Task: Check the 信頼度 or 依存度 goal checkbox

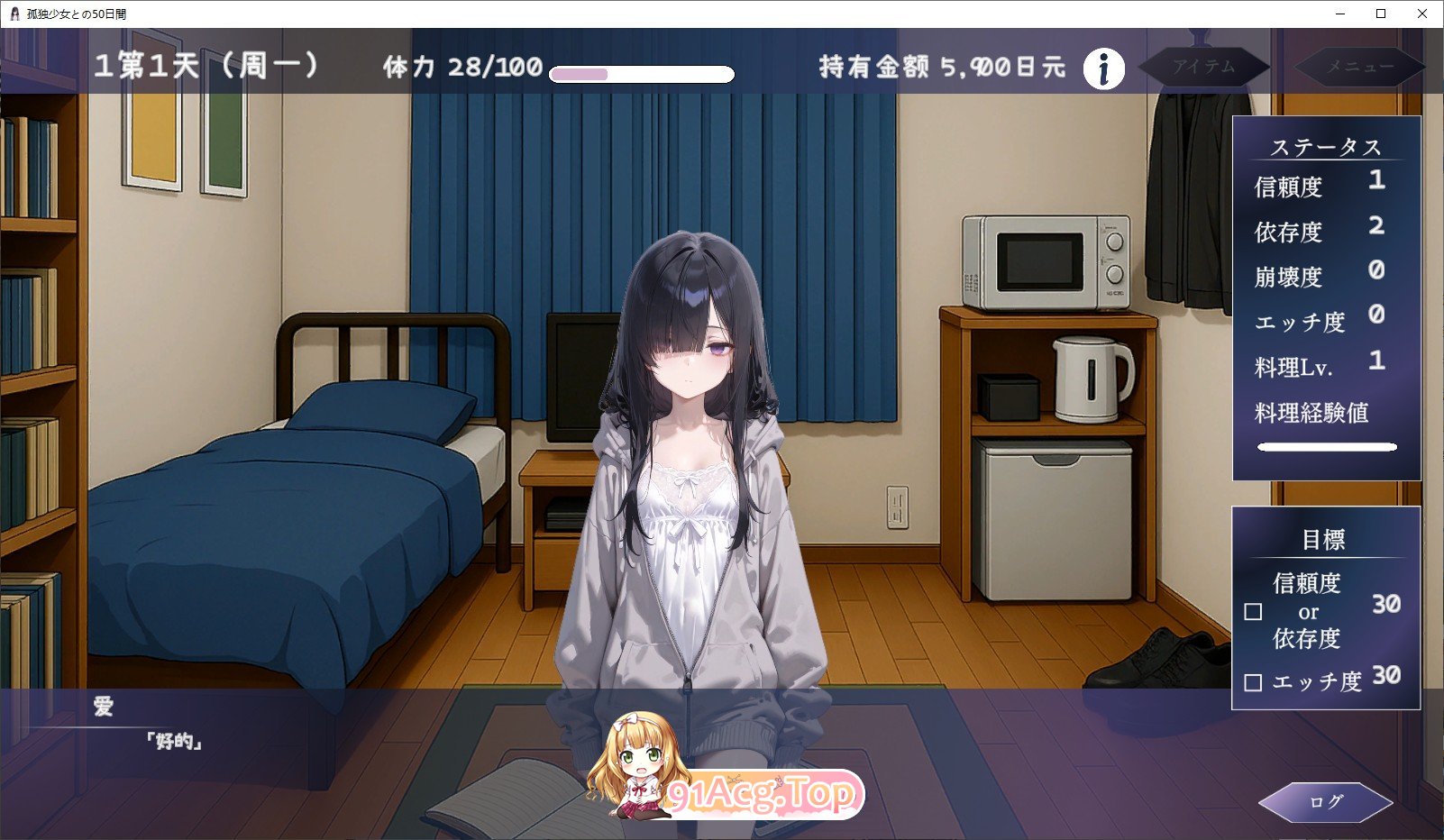Action: pos(1254,612)
